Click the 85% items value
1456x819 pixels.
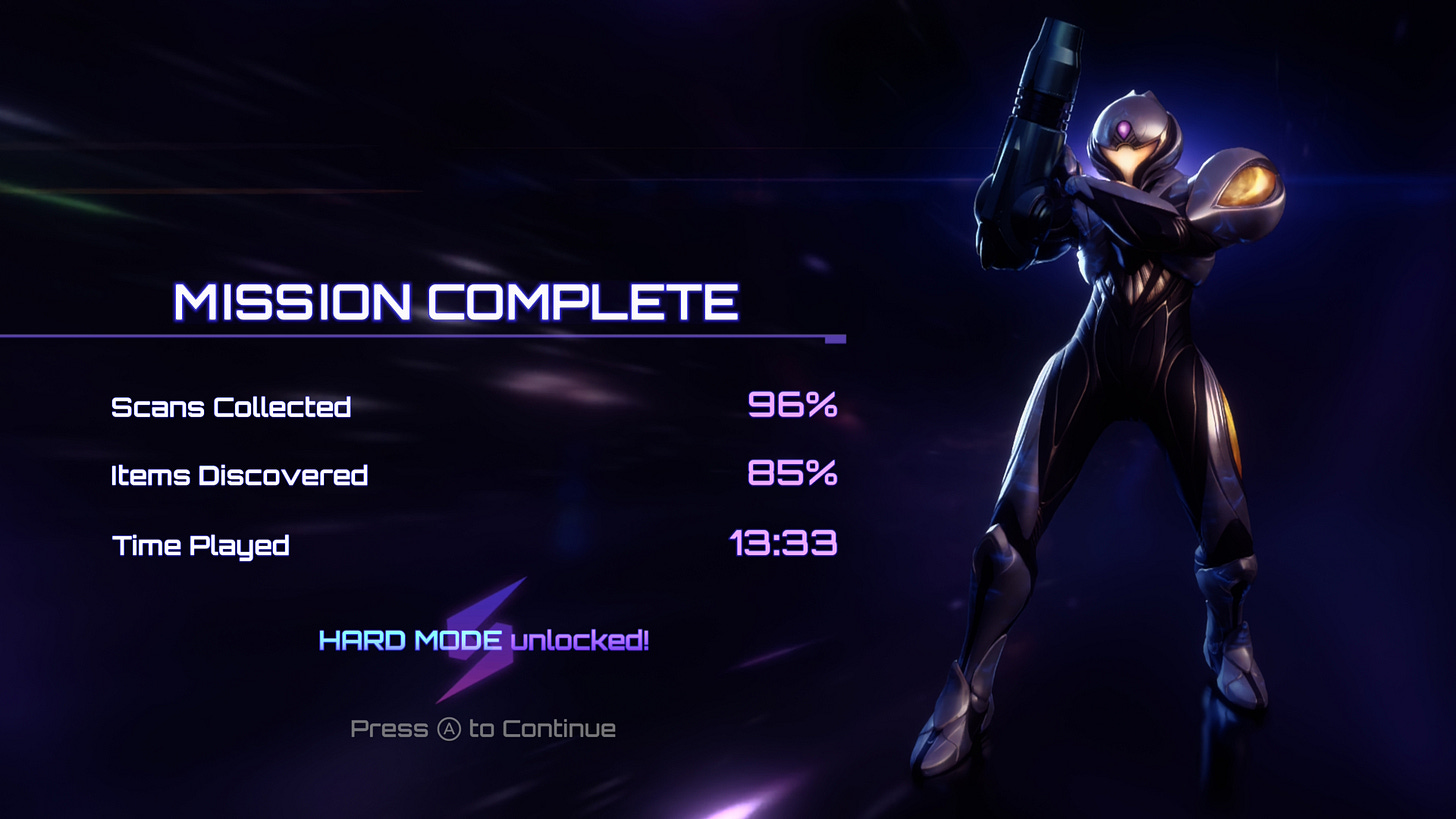(793, 476)
